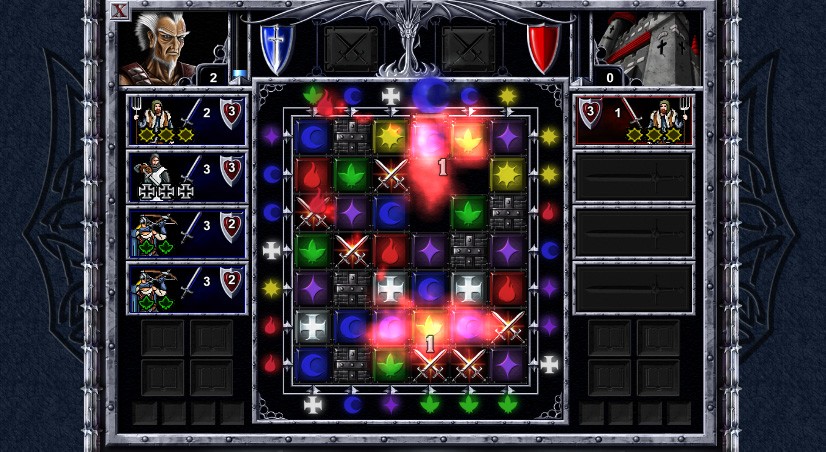Select the plain red shield icon

pos(543,47)
